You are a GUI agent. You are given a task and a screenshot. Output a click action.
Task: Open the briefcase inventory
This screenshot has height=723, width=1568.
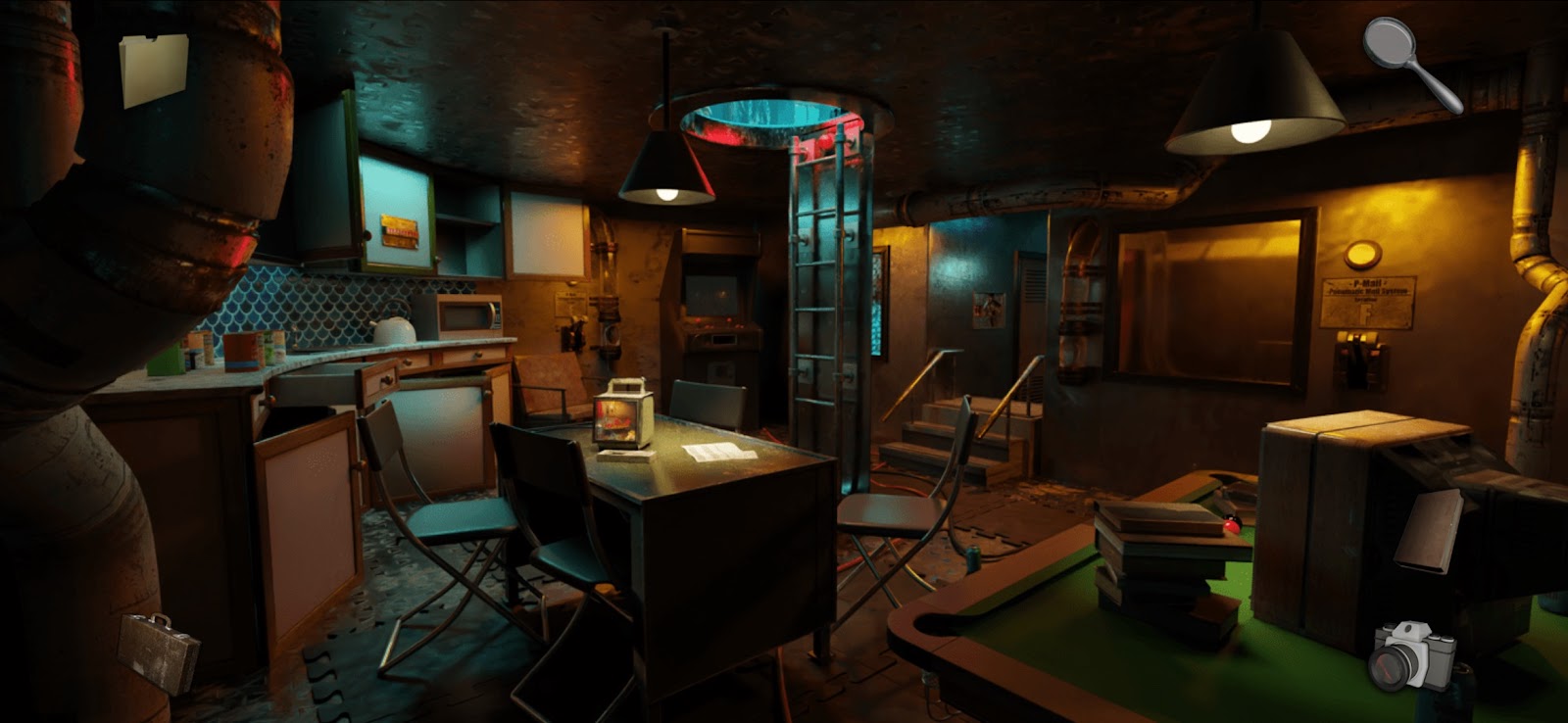coord(159,651)
